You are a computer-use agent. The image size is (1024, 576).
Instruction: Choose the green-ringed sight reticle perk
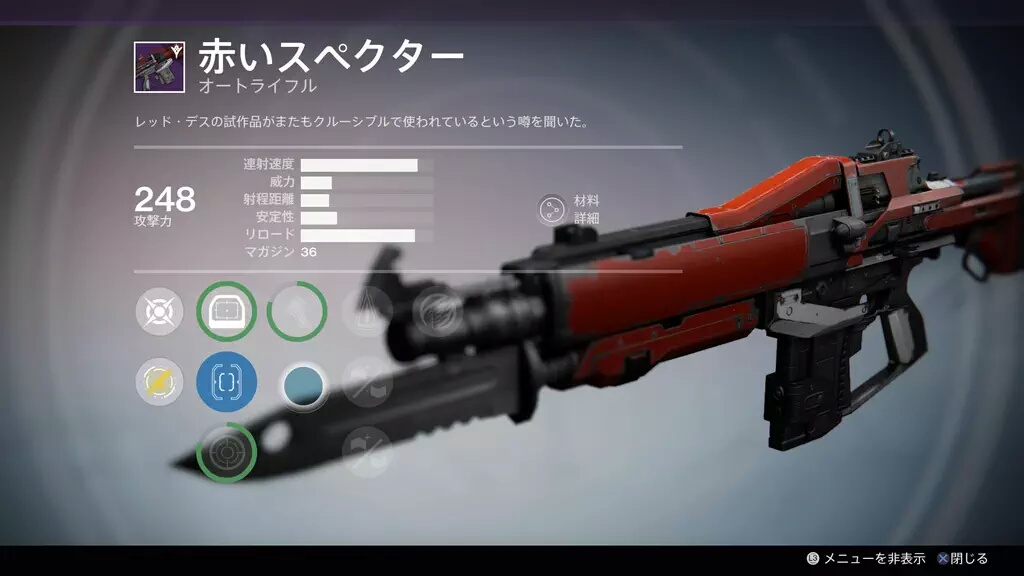(x=227, y=312)
